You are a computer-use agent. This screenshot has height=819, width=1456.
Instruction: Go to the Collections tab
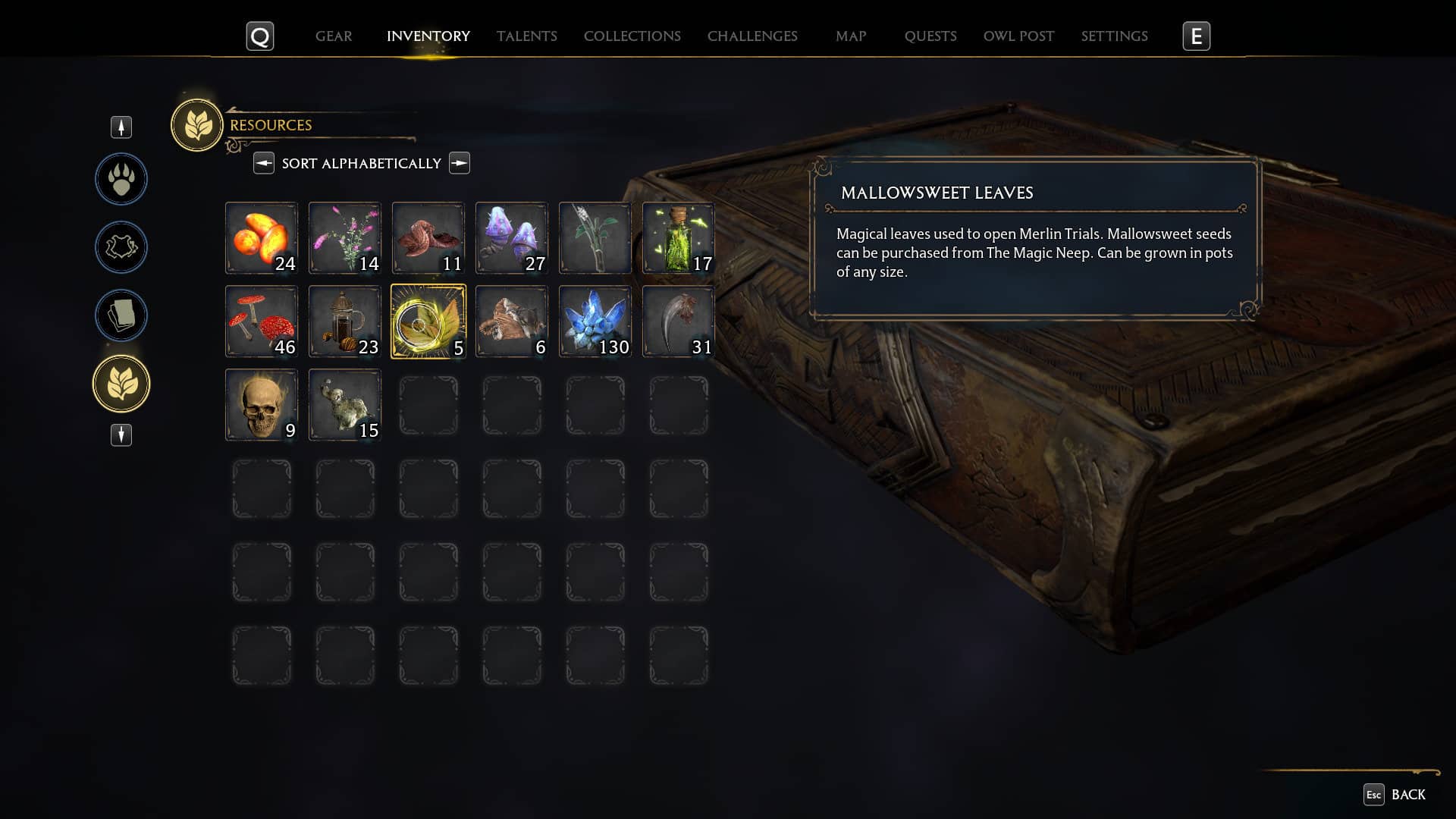(x=632, y=36)
